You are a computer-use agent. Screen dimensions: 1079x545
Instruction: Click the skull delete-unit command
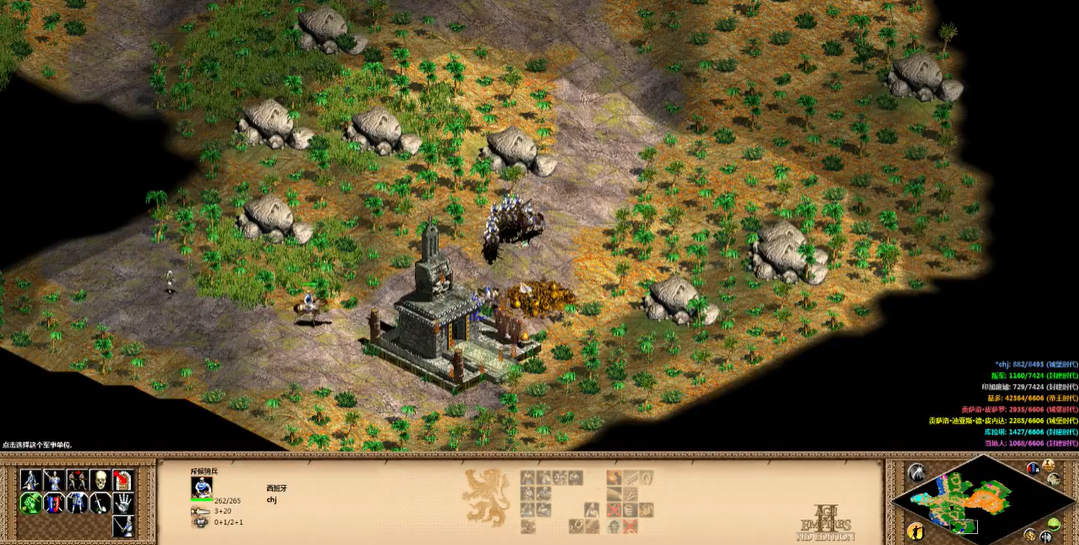(x=100, y=481)
